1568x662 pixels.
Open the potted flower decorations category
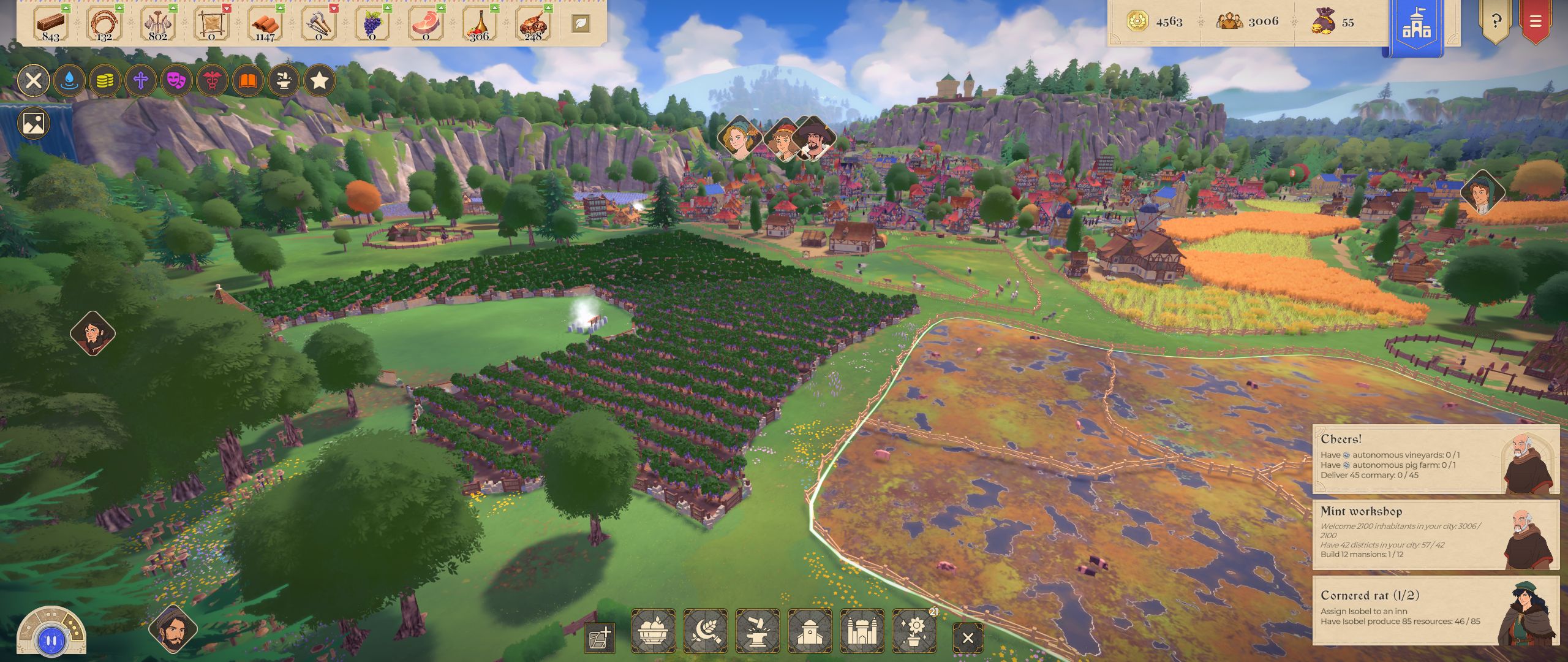click(x=914, y=631)
